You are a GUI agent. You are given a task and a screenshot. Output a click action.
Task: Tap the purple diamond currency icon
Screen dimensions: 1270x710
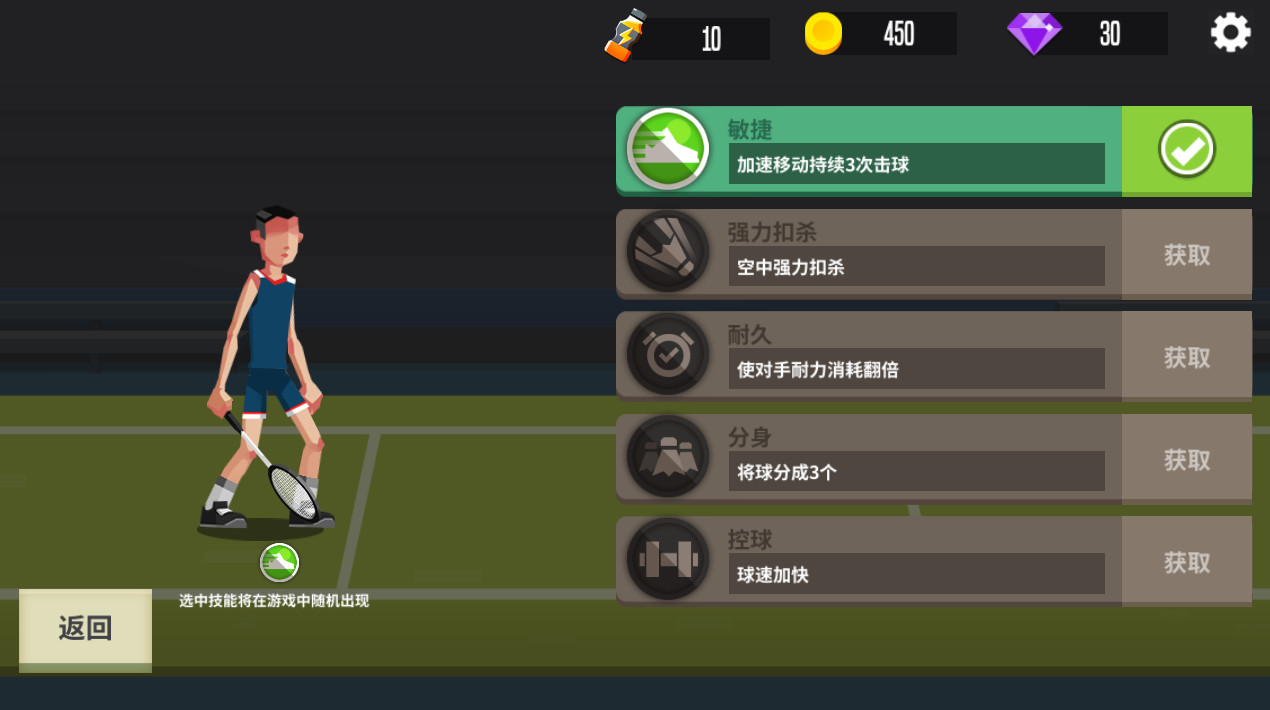[1034, 34]
